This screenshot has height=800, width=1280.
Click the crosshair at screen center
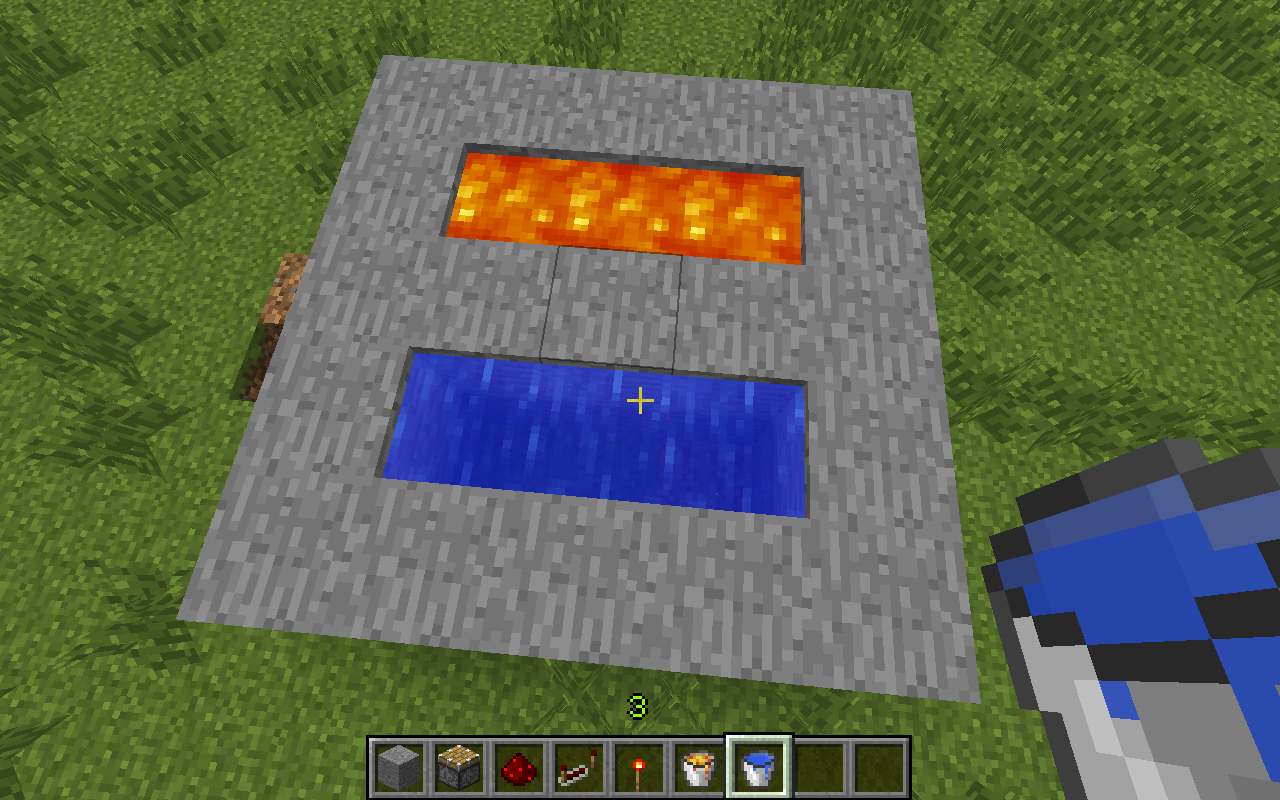pos(640,400)
